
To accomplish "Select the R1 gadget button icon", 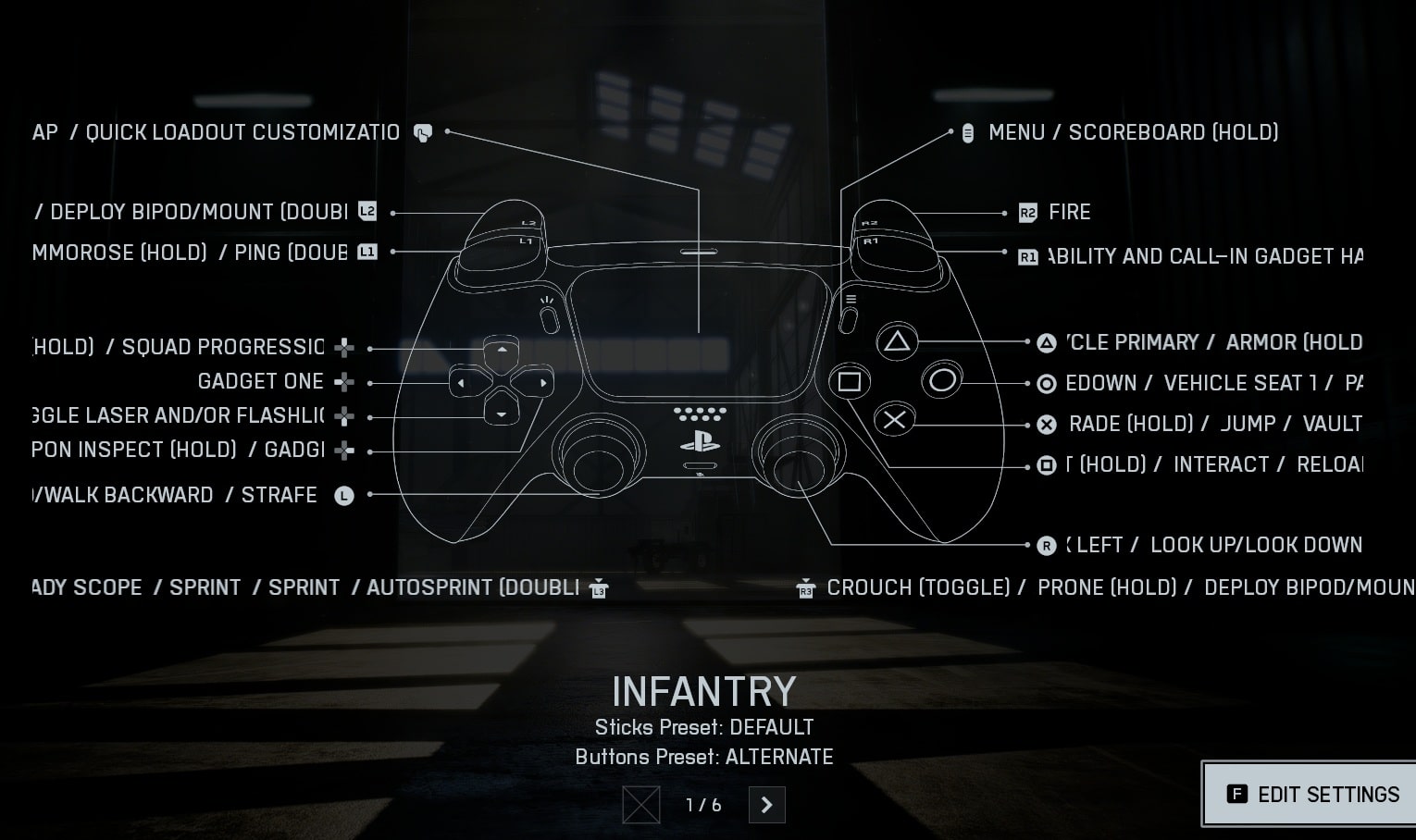I will (x=1027, y=256).
